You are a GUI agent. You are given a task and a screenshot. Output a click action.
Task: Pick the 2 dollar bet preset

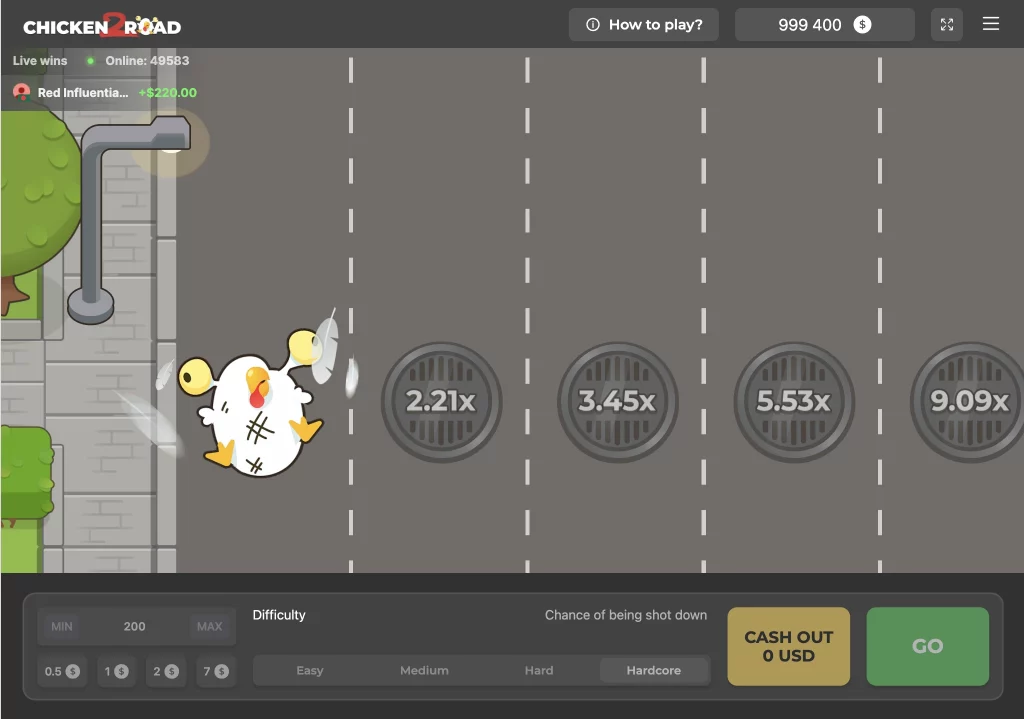166,671
